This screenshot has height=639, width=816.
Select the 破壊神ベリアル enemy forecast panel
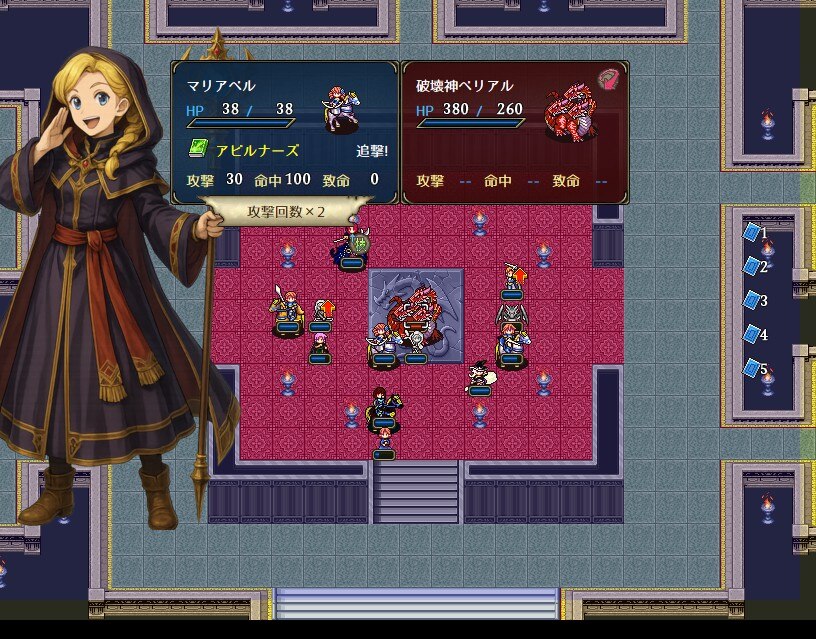[x=515, y=133]
